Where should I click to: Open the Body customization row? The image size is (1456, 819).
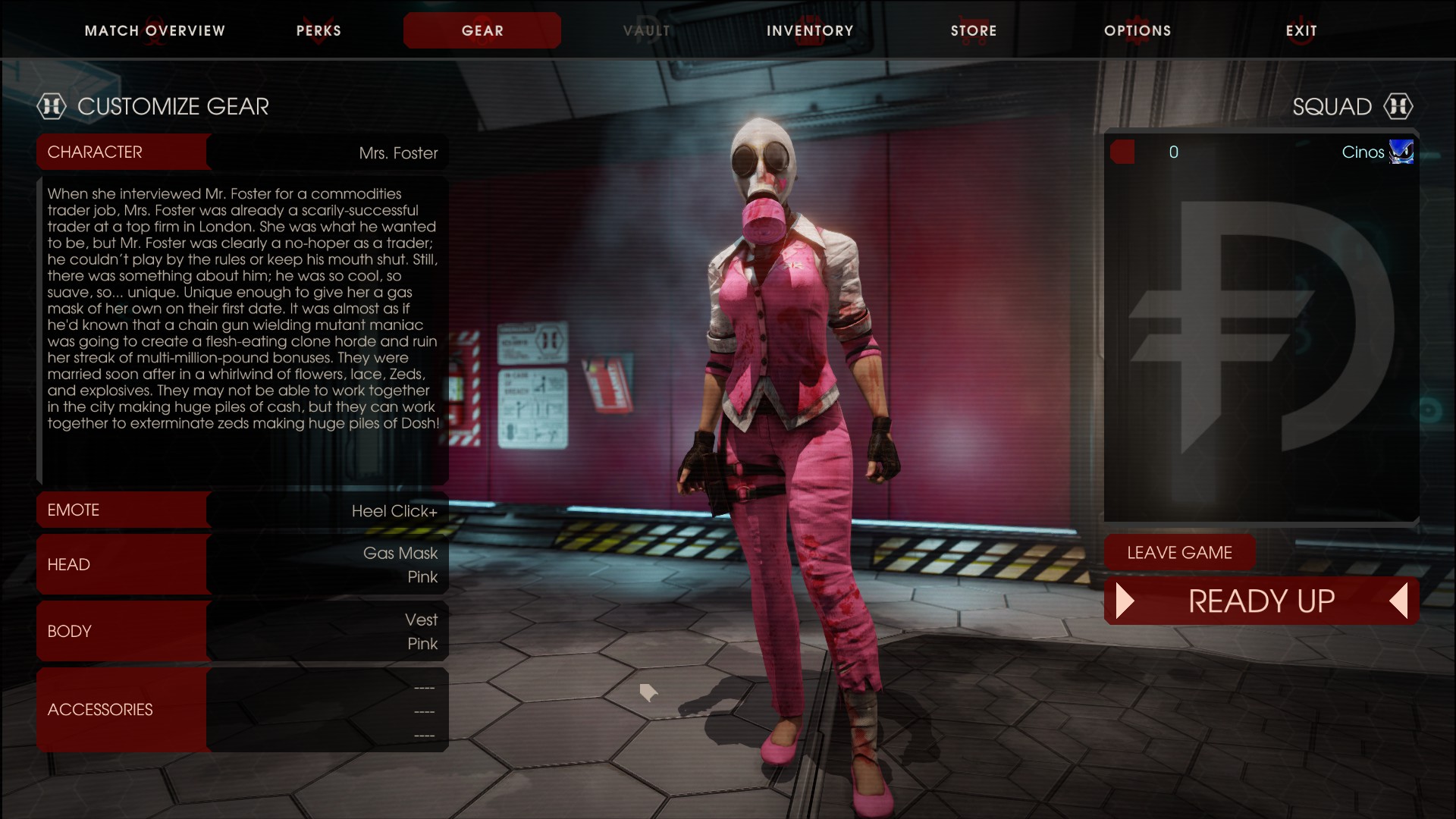(243, 632)
